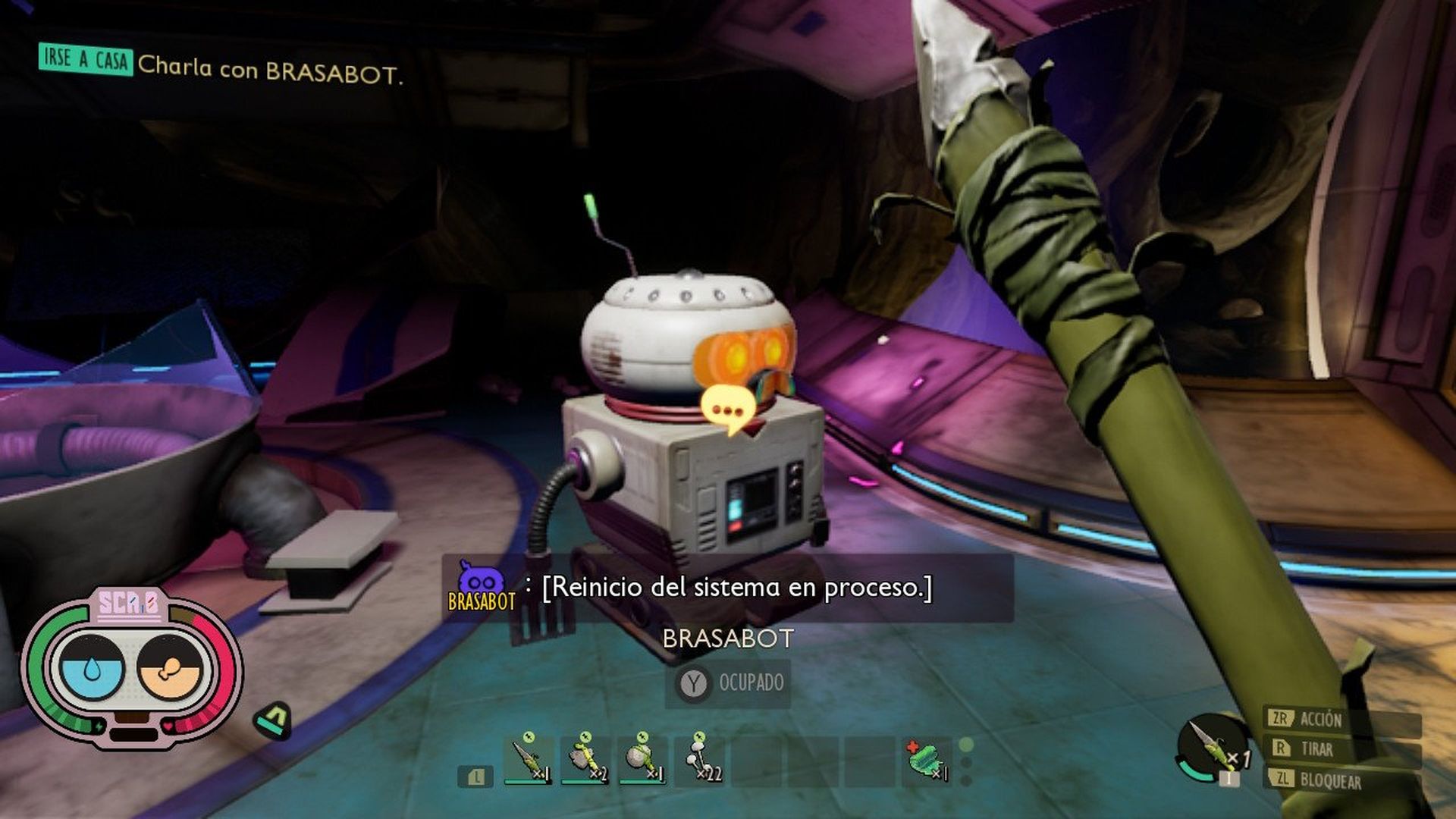The height and width of the screenshot is (819, 1456).
Task: Click the green hat-shaped status icon
Action: [274, 720]
